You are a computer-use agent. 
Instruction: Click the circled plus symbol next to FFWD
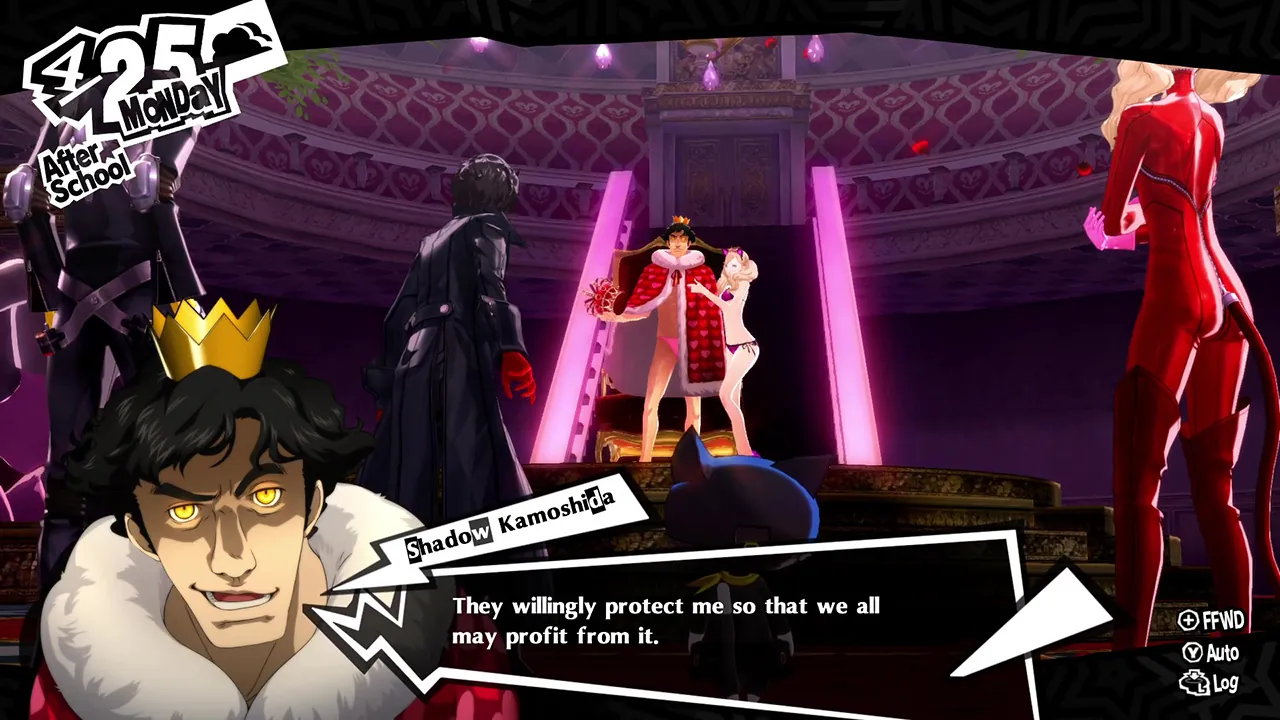point(1190,619)
